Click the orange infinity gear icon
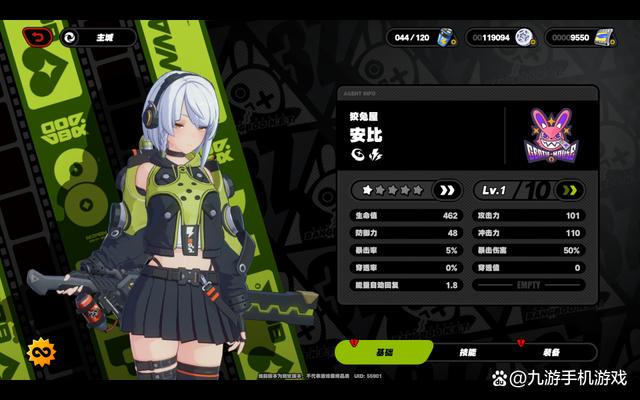640x400 pixels. pos(41,352)
